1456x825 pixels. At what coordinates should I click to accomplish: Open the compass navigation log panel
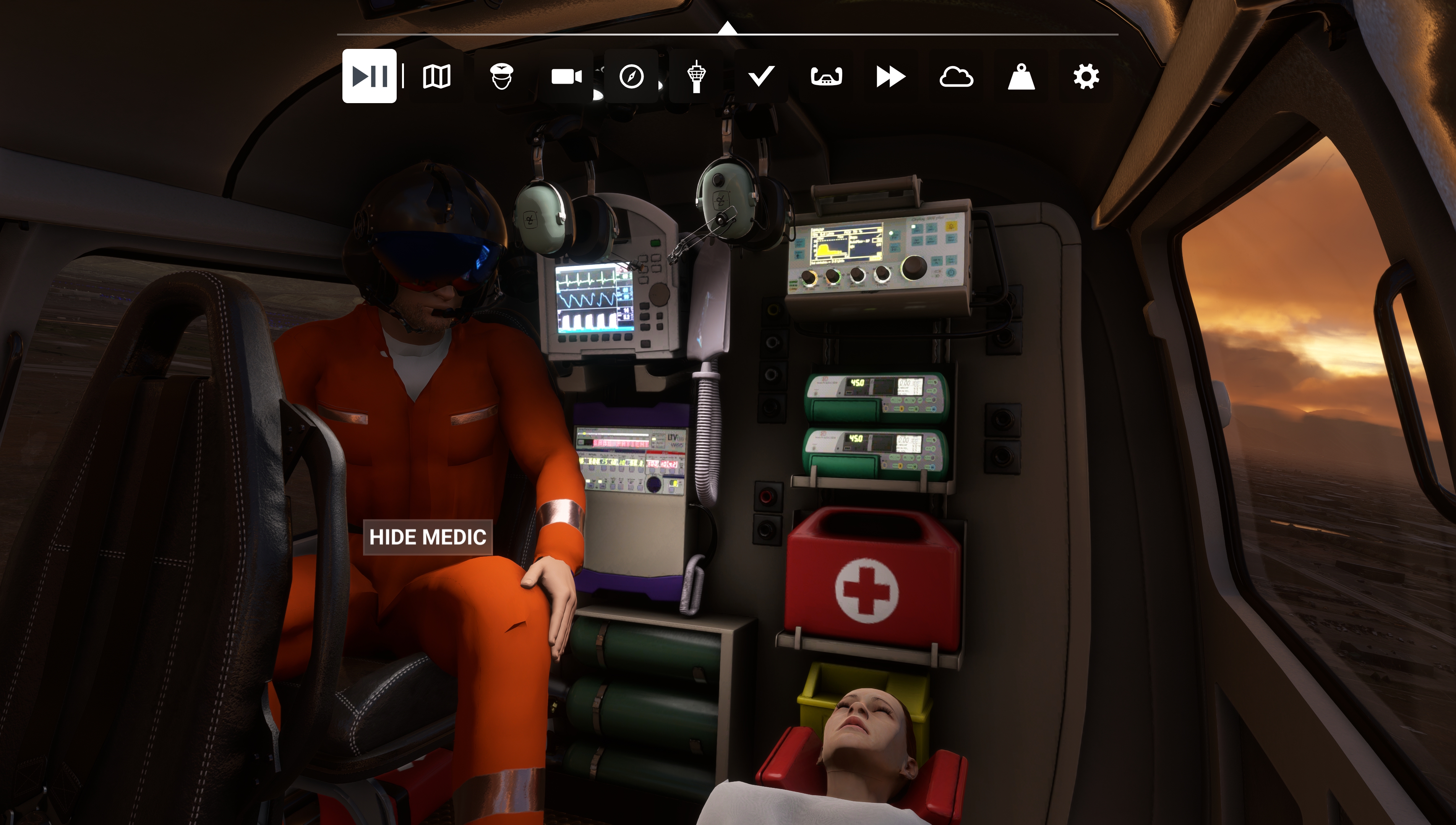tap(631, 76)
